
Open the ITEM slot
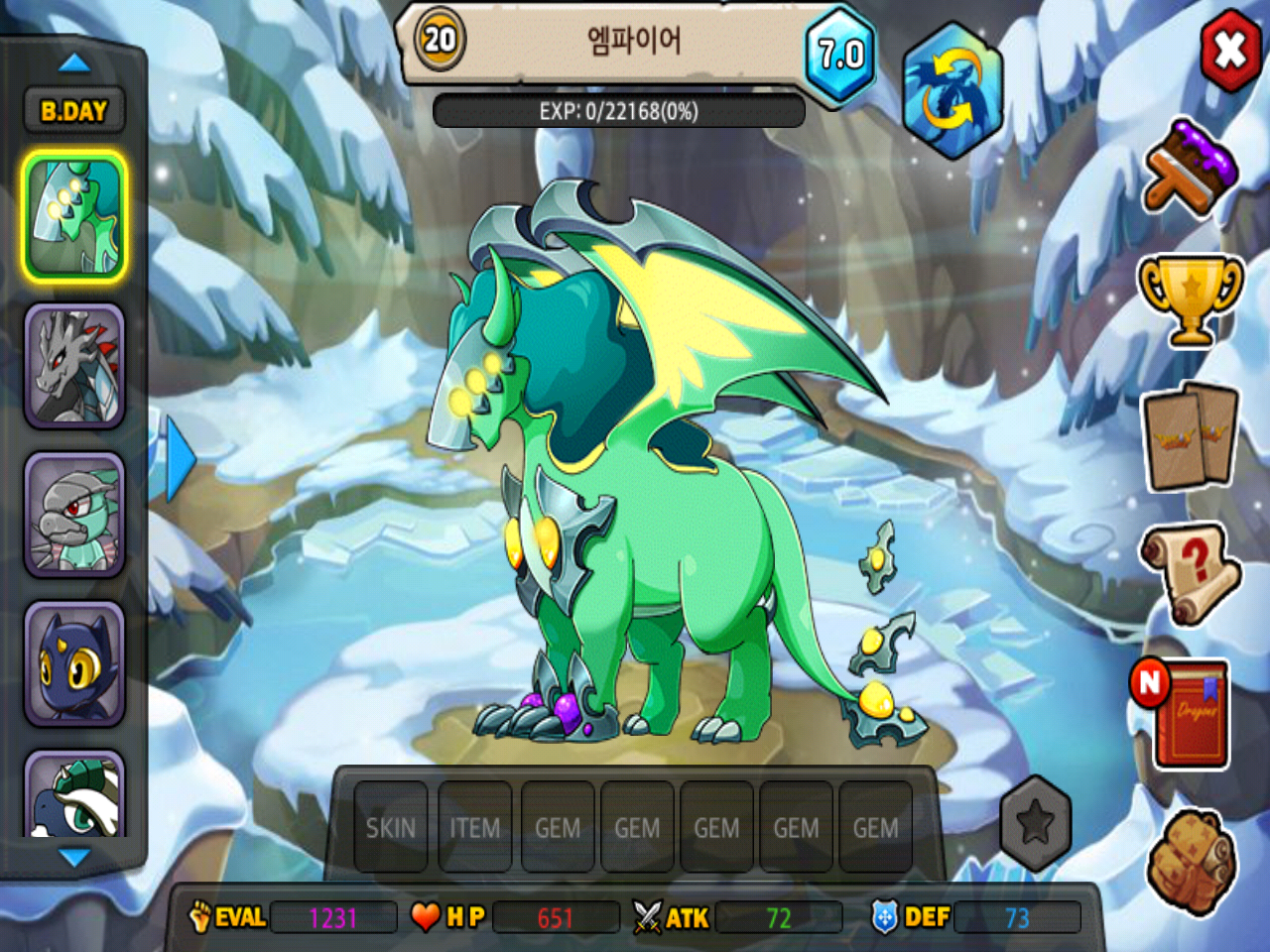[474, 827]
